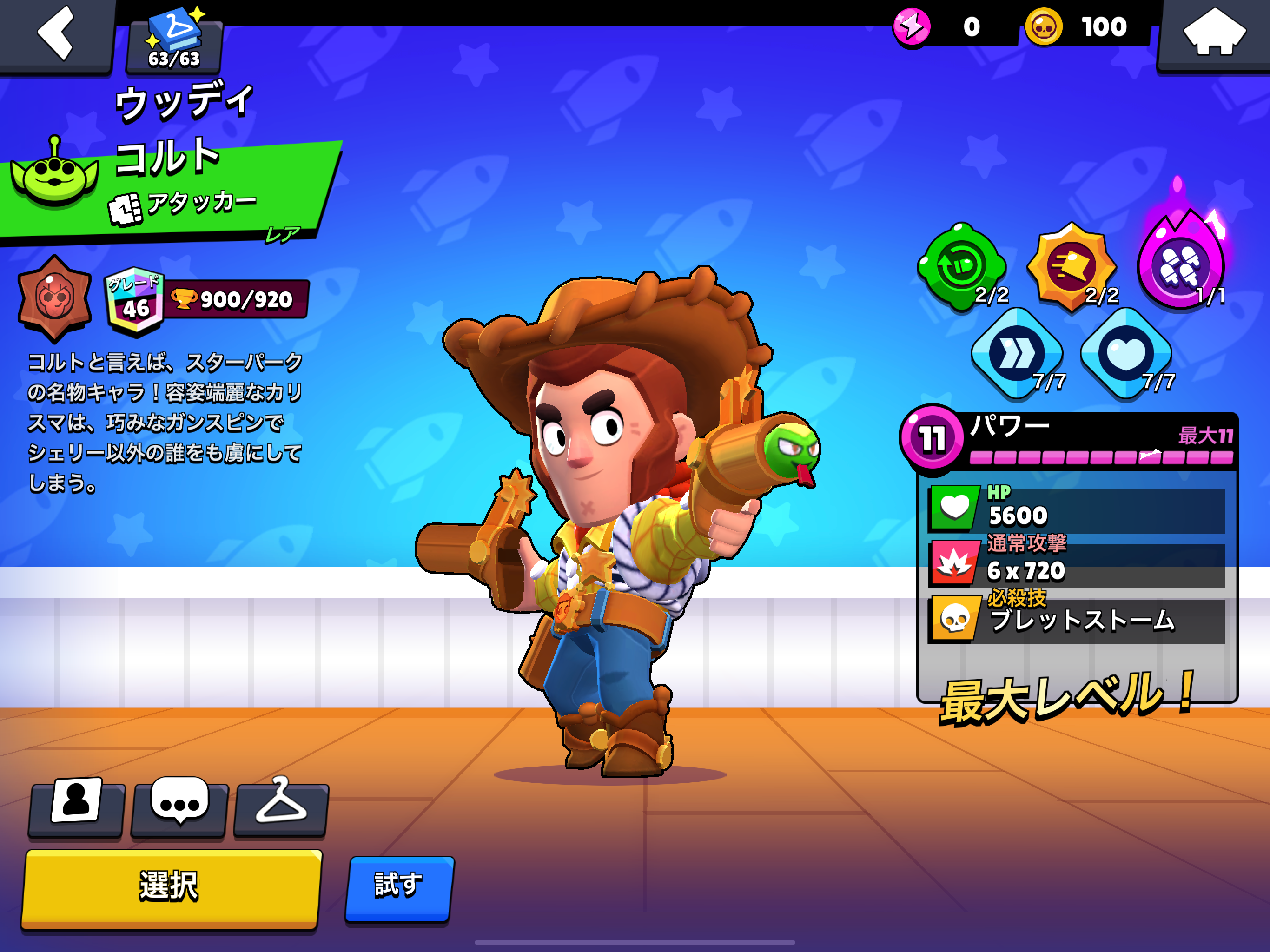
Task: Open the HP 5600 stat row
Action: click(1076, 509)
